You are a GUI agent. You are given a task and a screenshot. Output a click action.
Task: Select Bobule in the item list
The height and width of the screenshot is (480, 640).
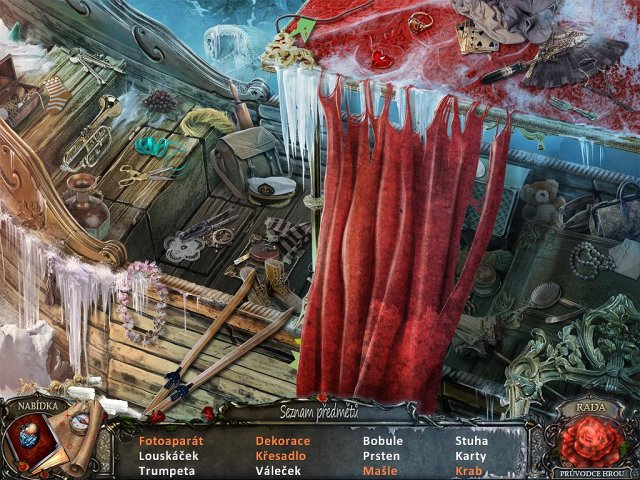point(383,441)
